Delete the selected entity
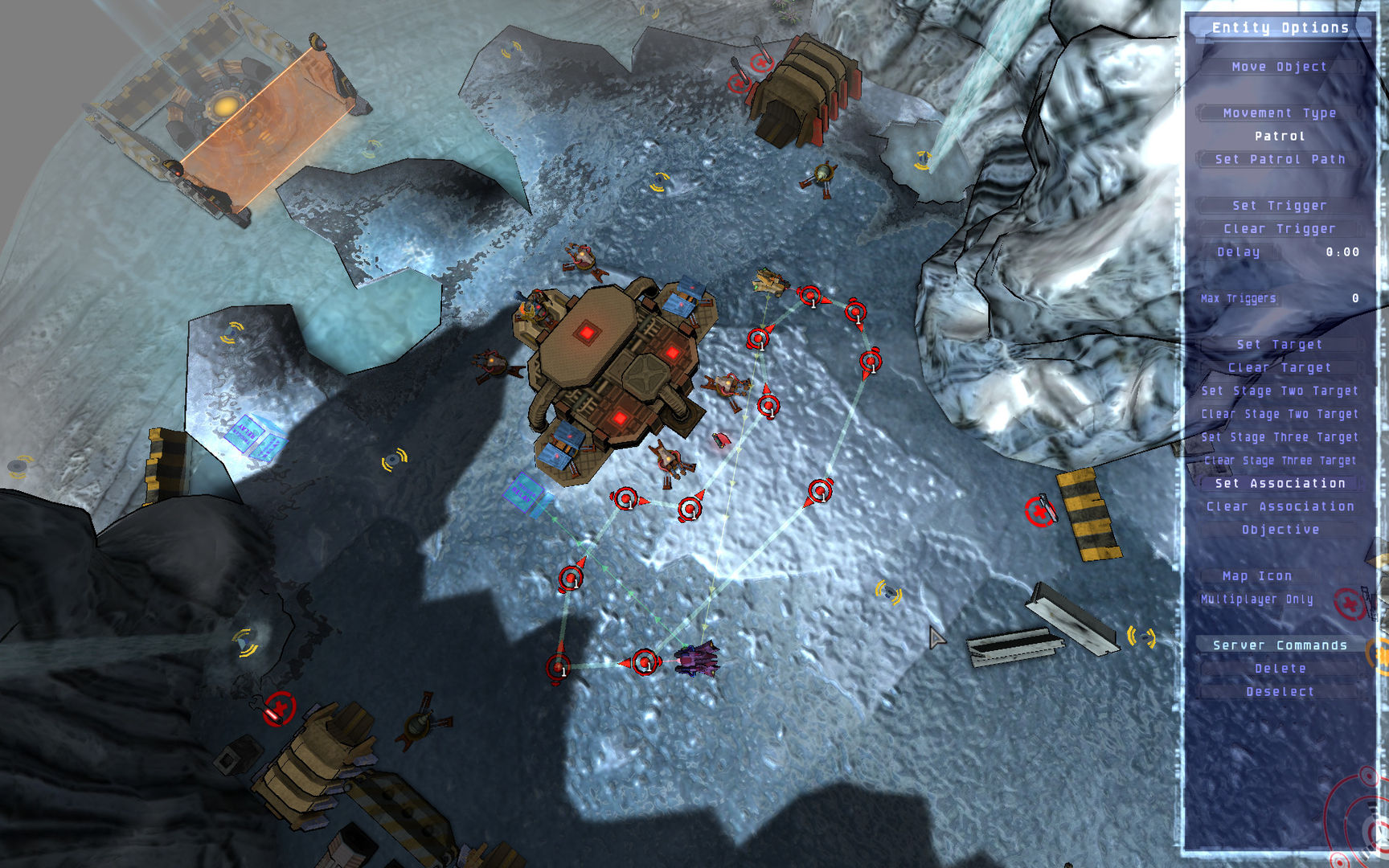Image resolution: width=1389 pixels, height=868 pixels. [1279, 669]
